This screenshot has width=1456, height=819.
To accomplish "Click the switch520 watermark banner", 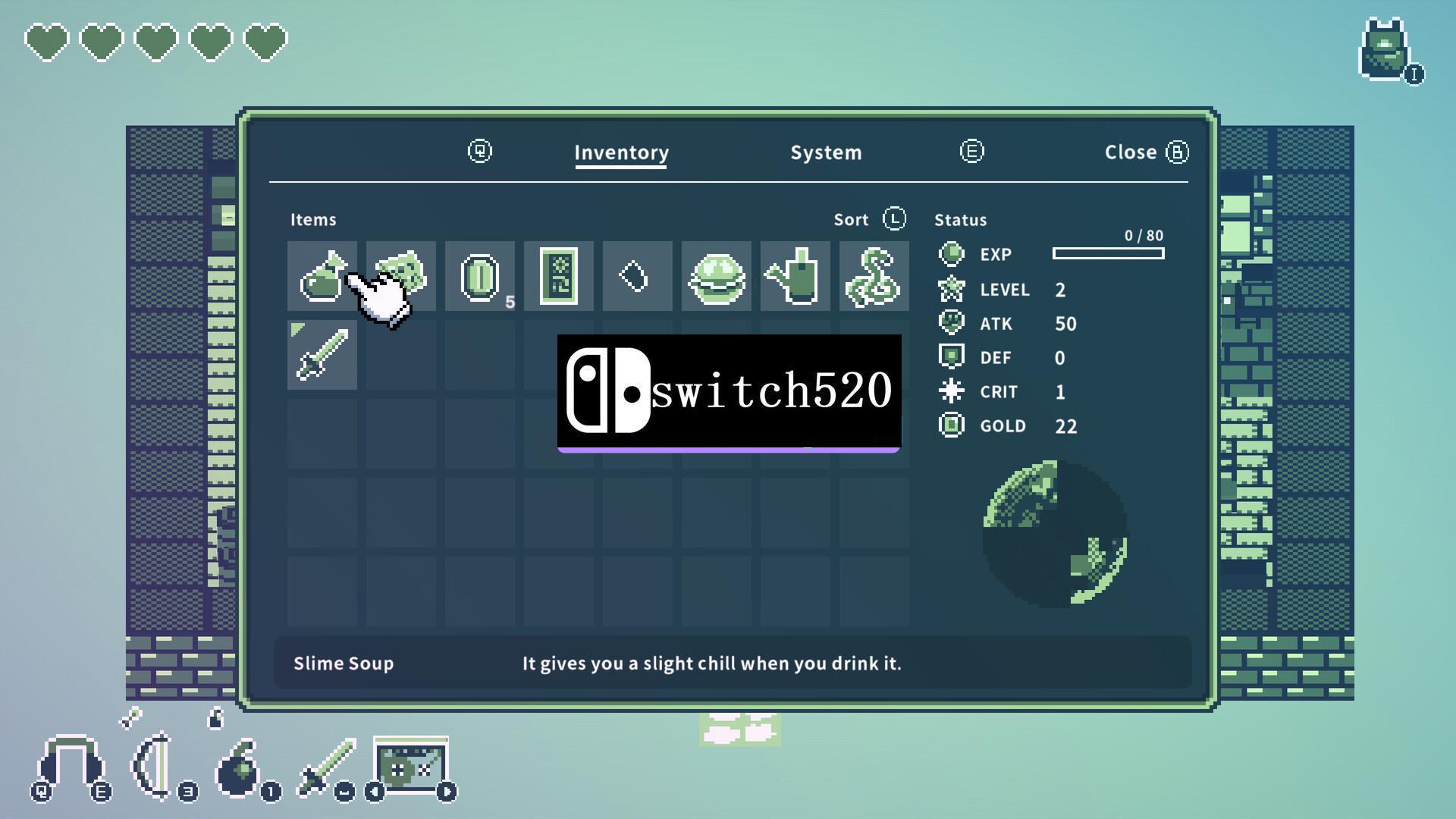I will (x=729, y=392).
